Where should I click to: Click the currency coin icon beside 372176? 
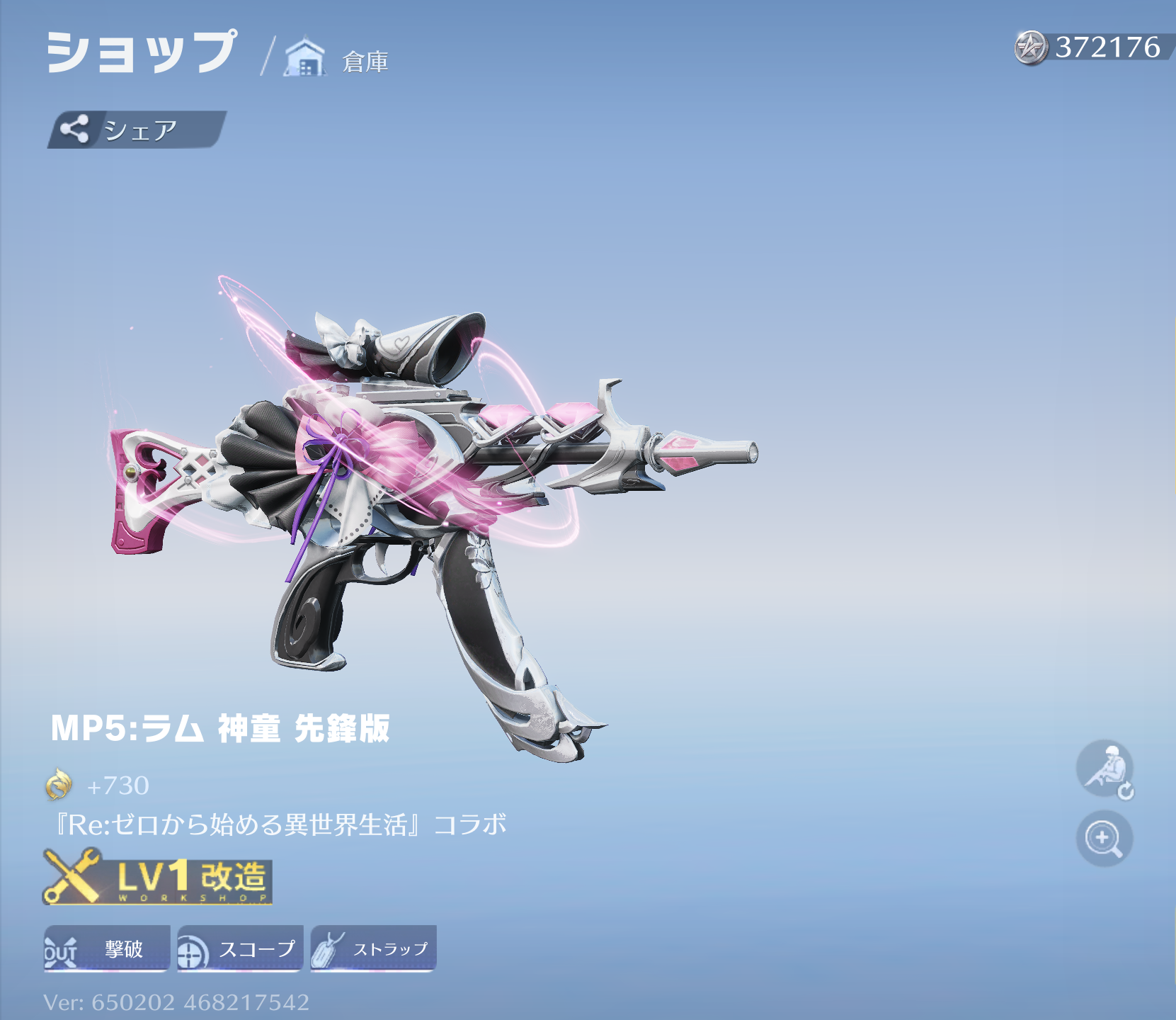[x=1030, y=49]
